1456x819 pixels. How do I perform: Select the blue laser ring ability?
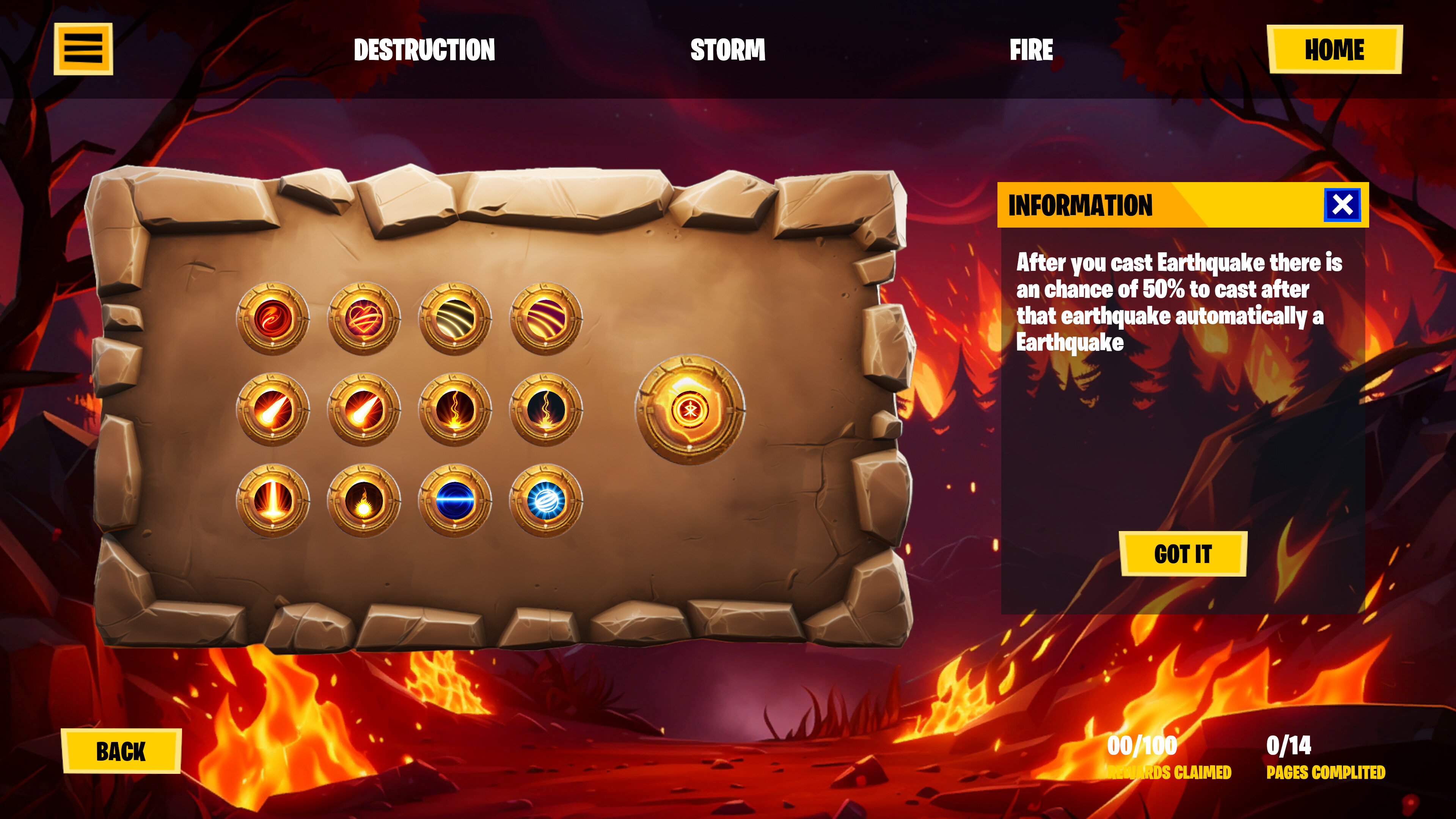455,500
